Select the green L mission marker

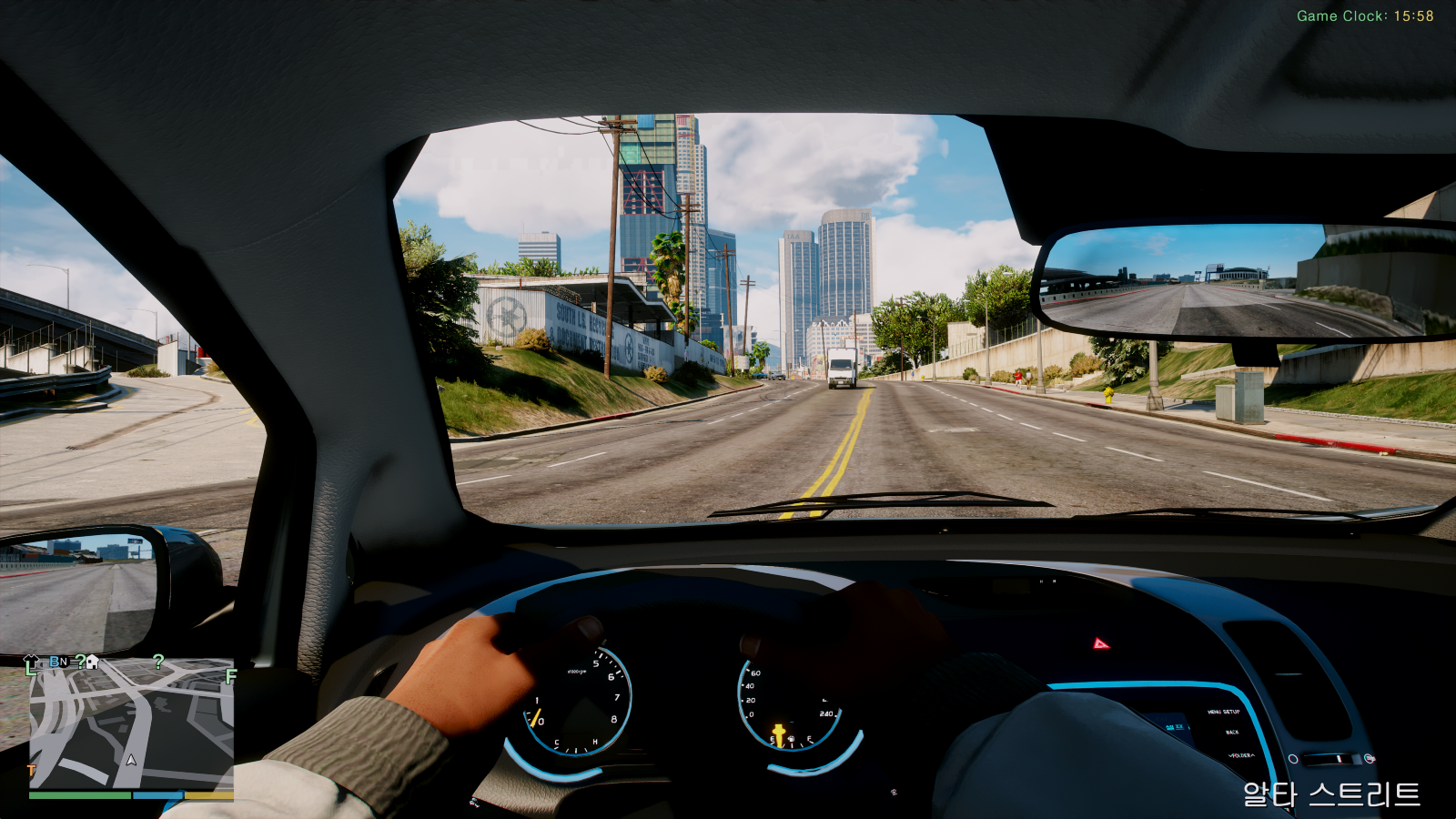coord(31,670)
